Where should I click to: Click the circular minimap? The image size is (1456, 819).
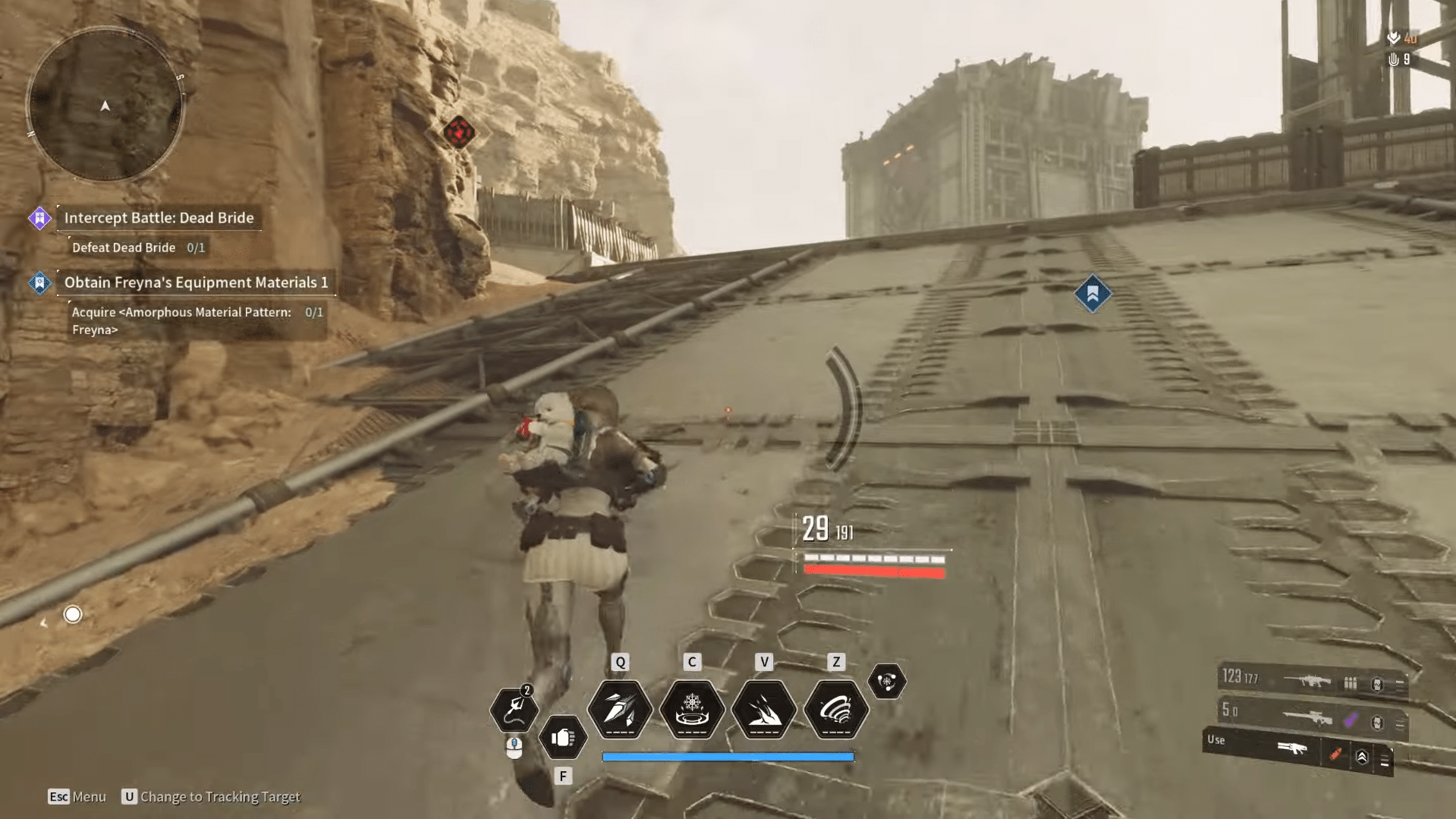pyautogui.click(x=105, y=105)
